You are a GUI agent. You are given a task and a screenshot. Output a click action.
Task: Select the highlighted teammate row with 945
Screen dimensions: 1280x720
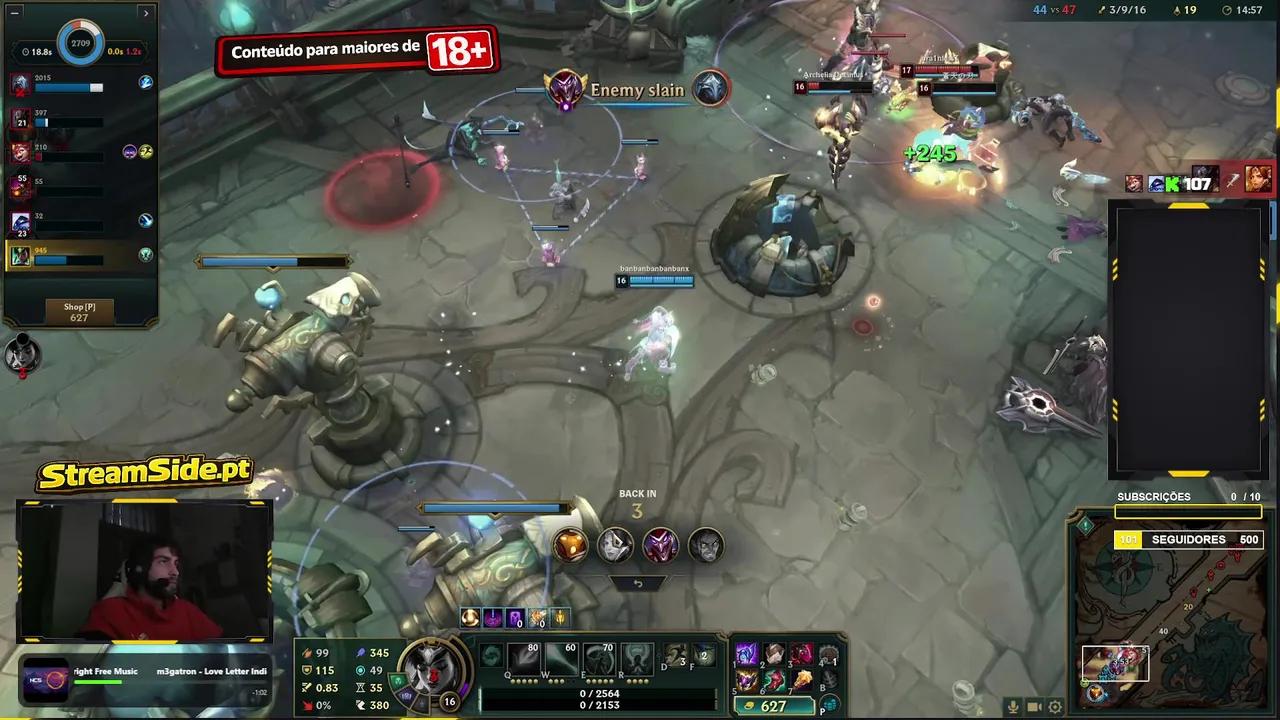pos(80,256)
